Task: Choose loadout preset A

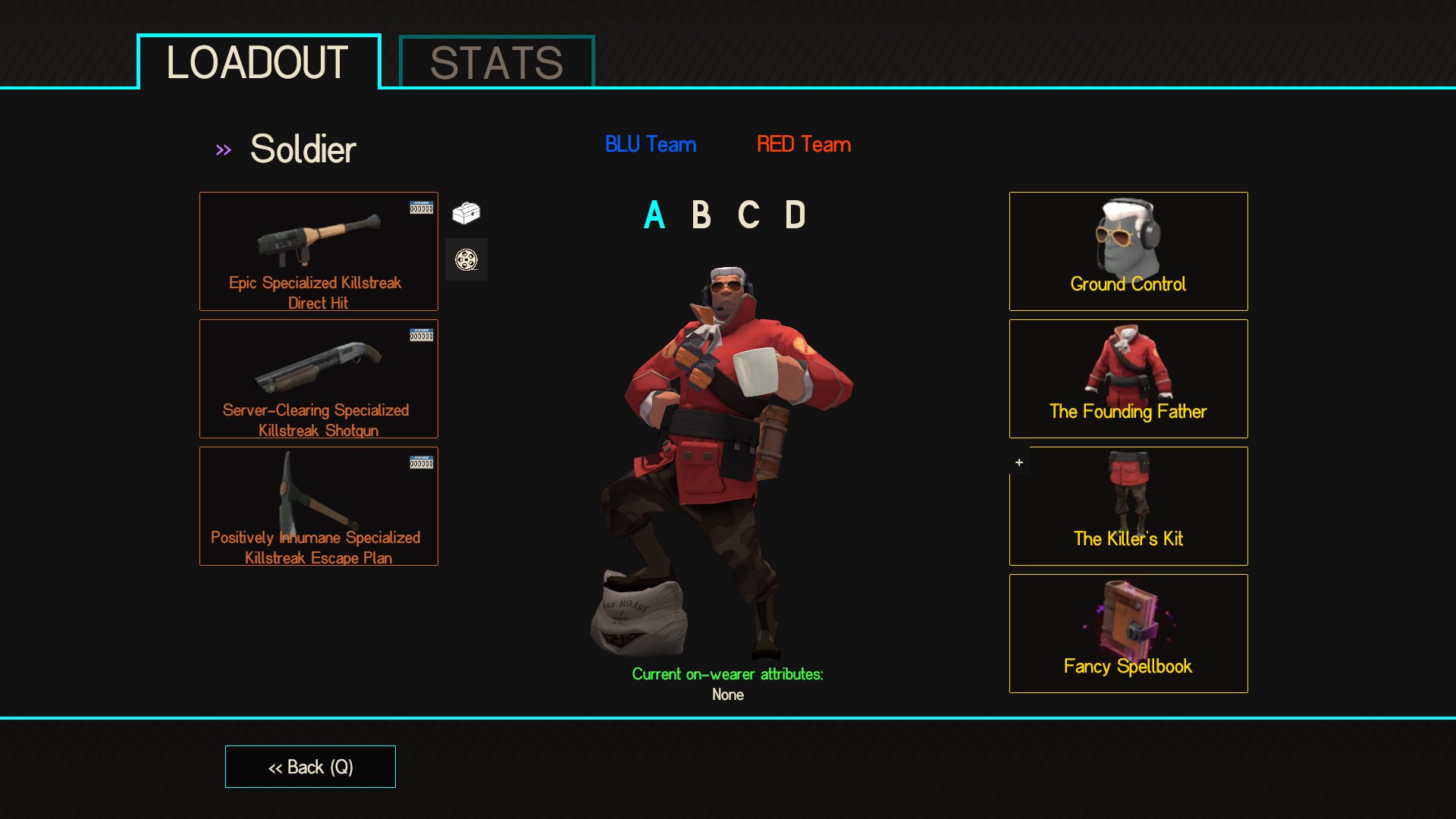Action: (654, 215)
